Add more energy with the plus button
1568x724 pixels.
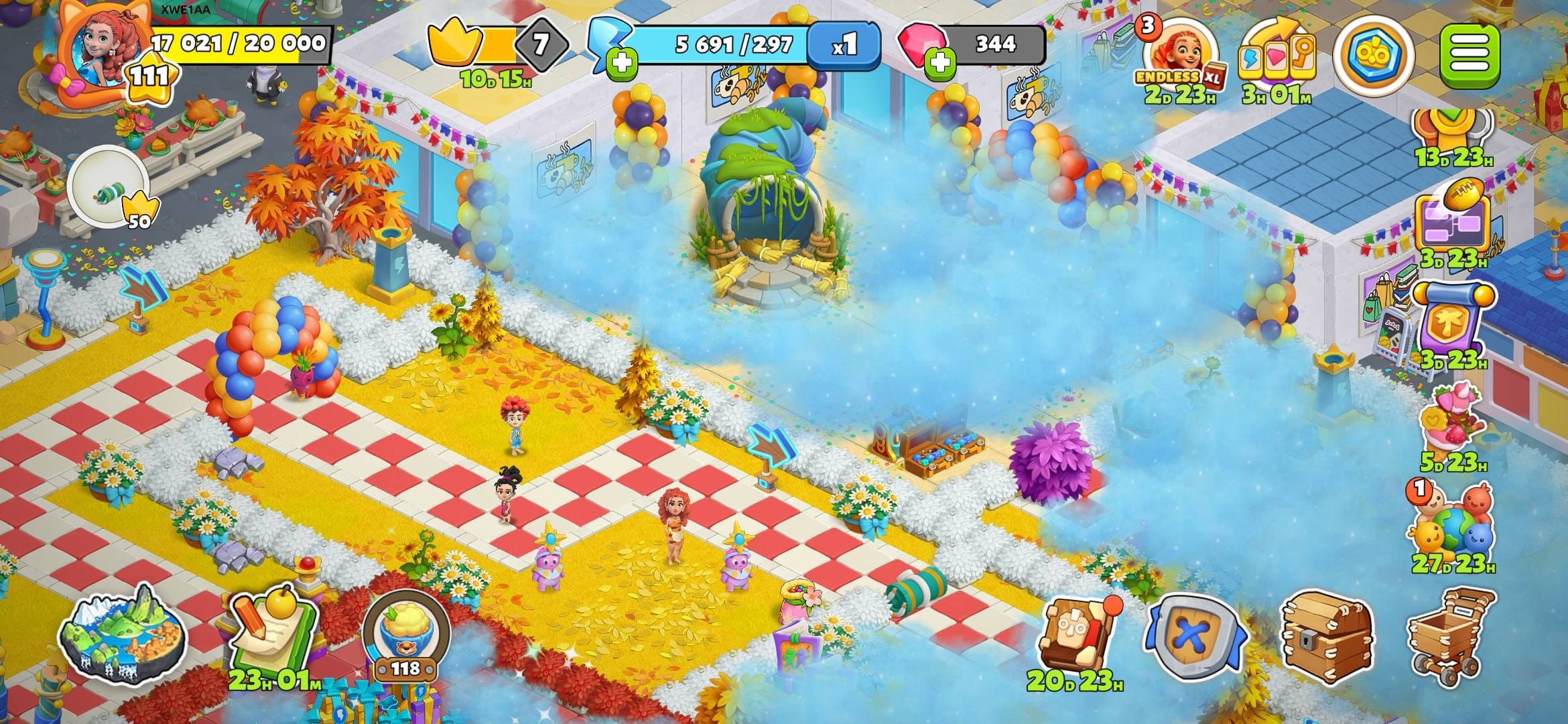[621, 64]
